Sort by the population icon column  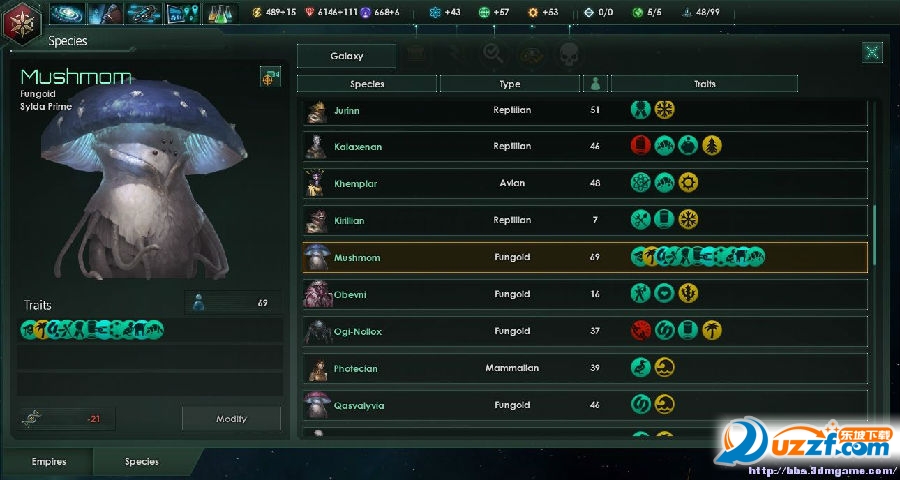click(595, 84)
